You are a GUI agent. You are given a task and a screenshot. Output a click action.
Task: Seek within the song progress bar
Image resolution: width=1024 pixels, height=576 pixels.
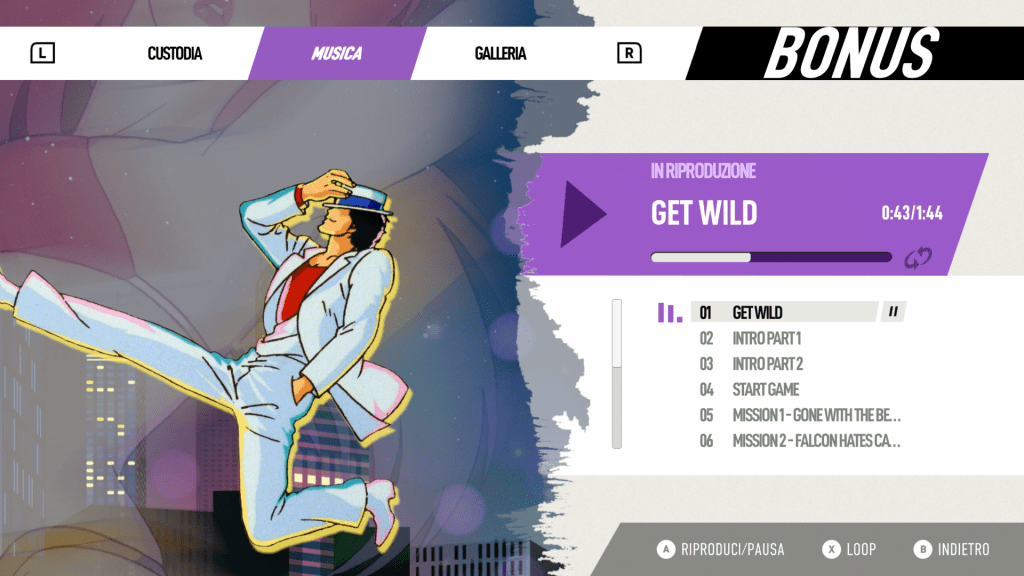[770, 257]
